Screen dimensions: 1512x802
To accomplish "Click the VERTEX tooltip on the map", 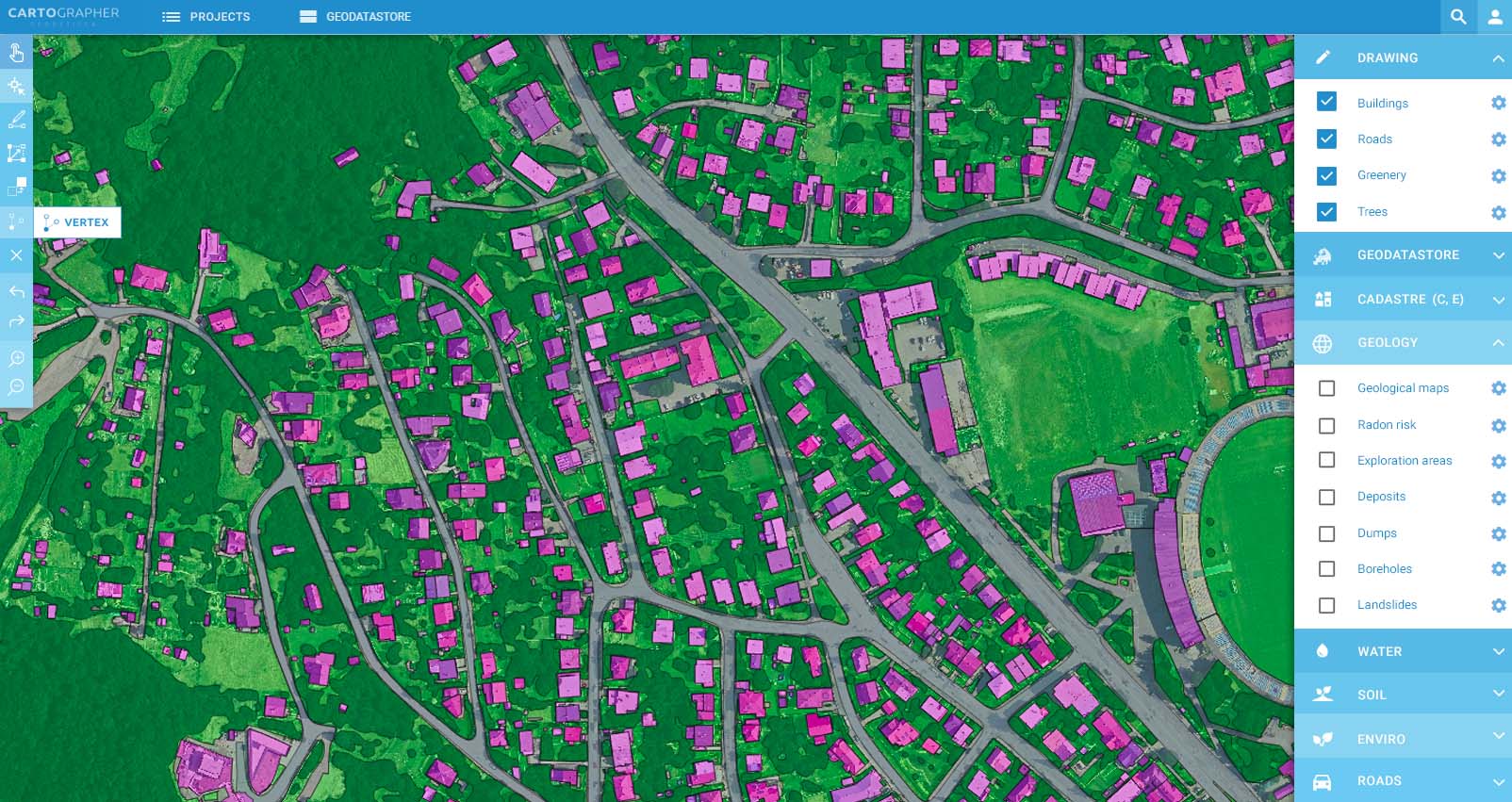I will [x=77, y=222].
